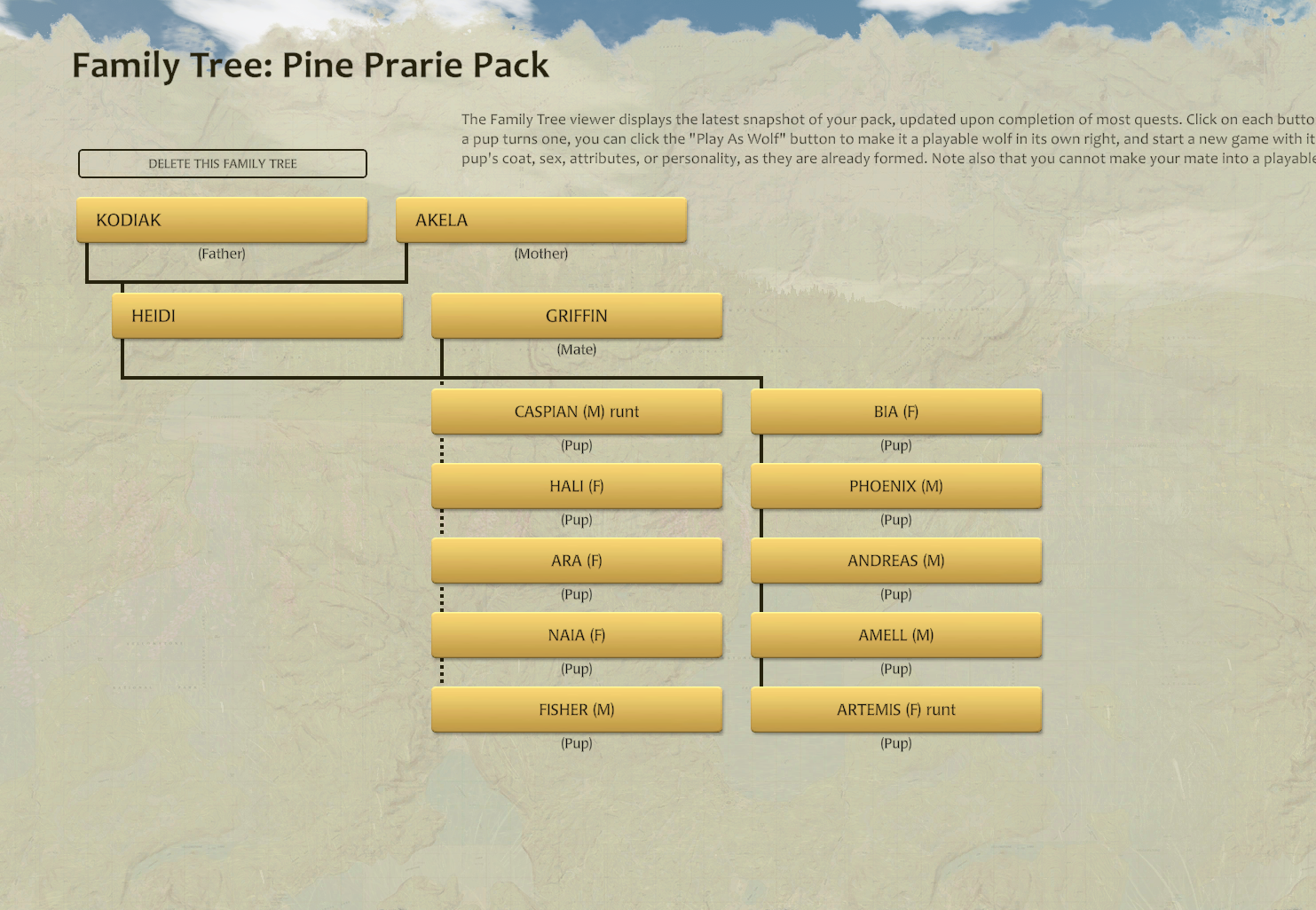1316x910 pixels.
Task: Select AKELA, the mother wolf
Action: pos(540,219)
